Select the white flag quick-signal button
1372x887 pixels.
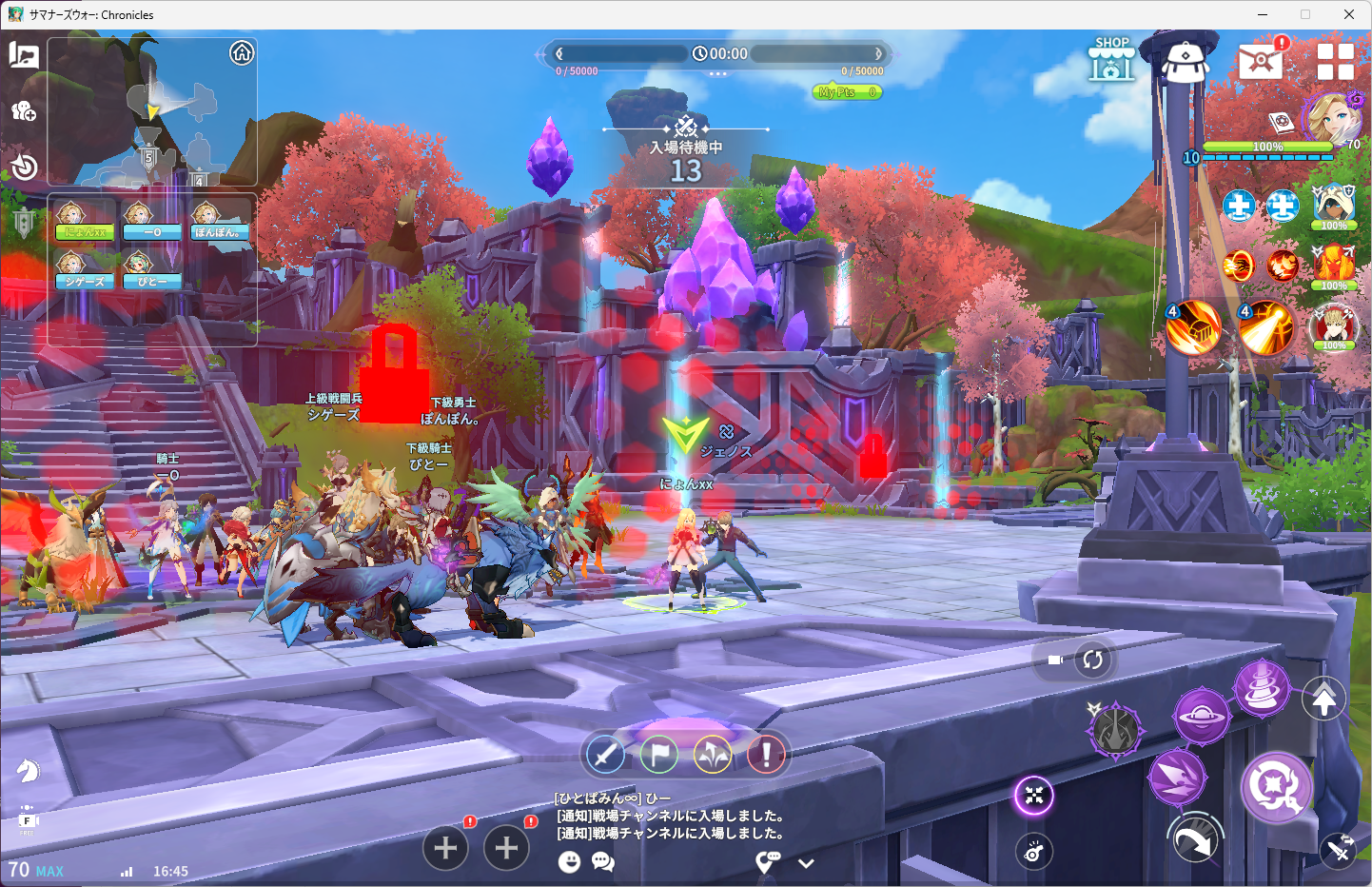(659, 755)
